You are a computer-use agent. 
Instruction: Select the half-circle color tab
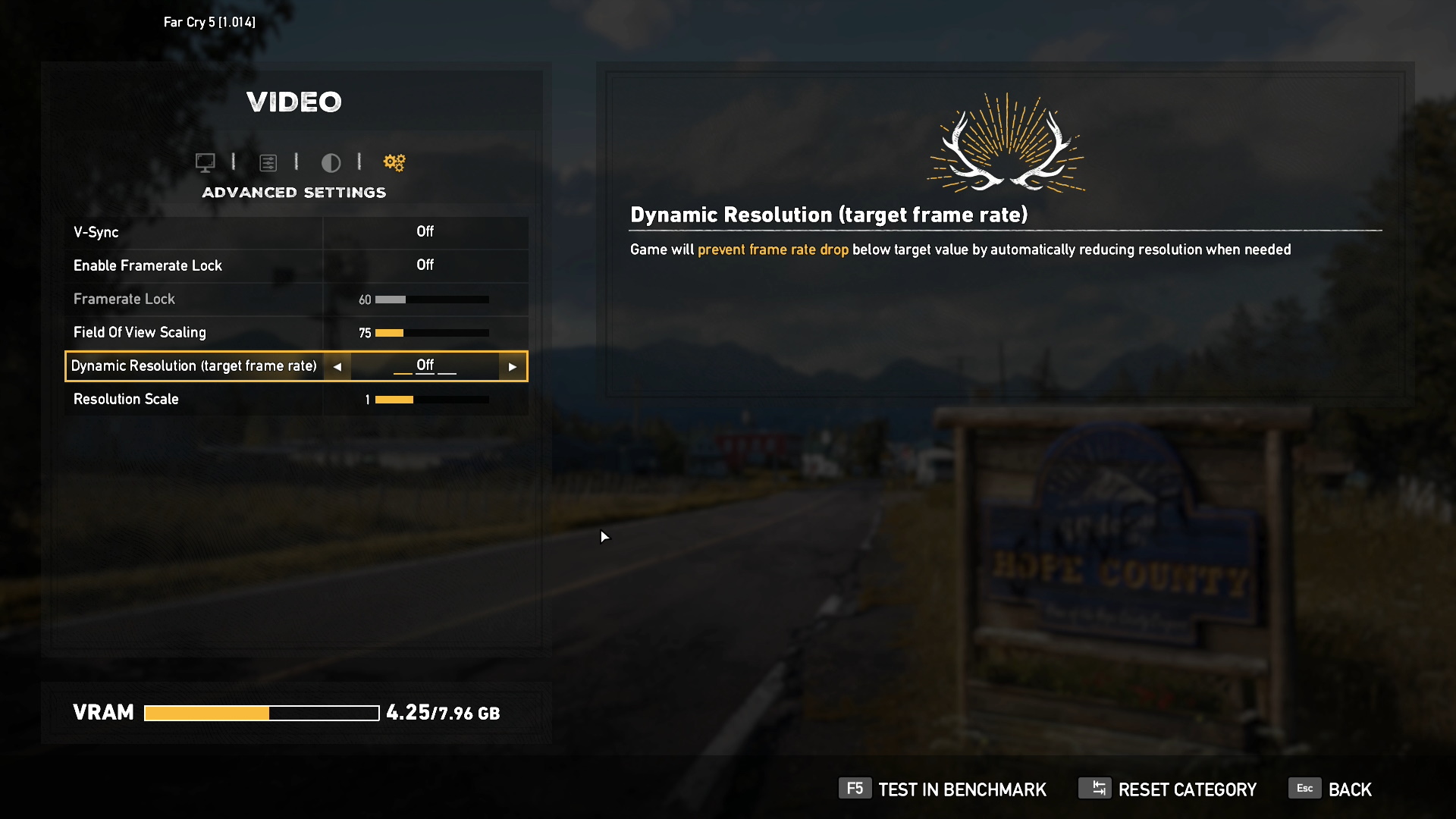[x=331, y=162]
